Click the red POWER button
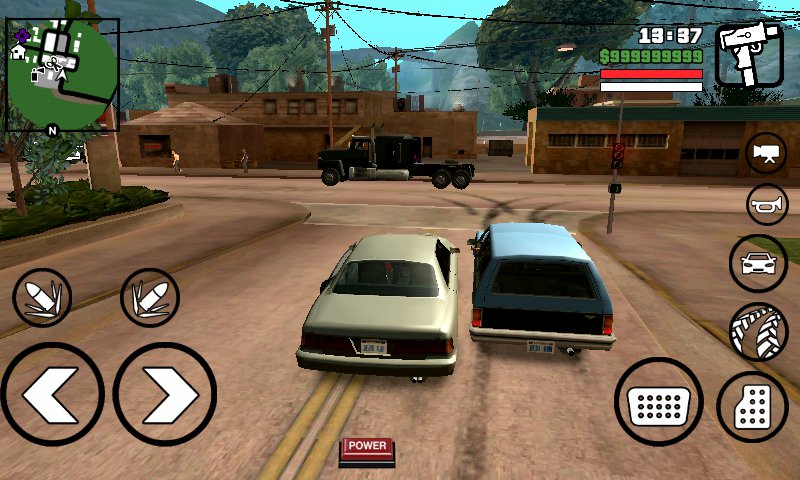The height and width of the screenshot is (480, 800). [367, 448]
